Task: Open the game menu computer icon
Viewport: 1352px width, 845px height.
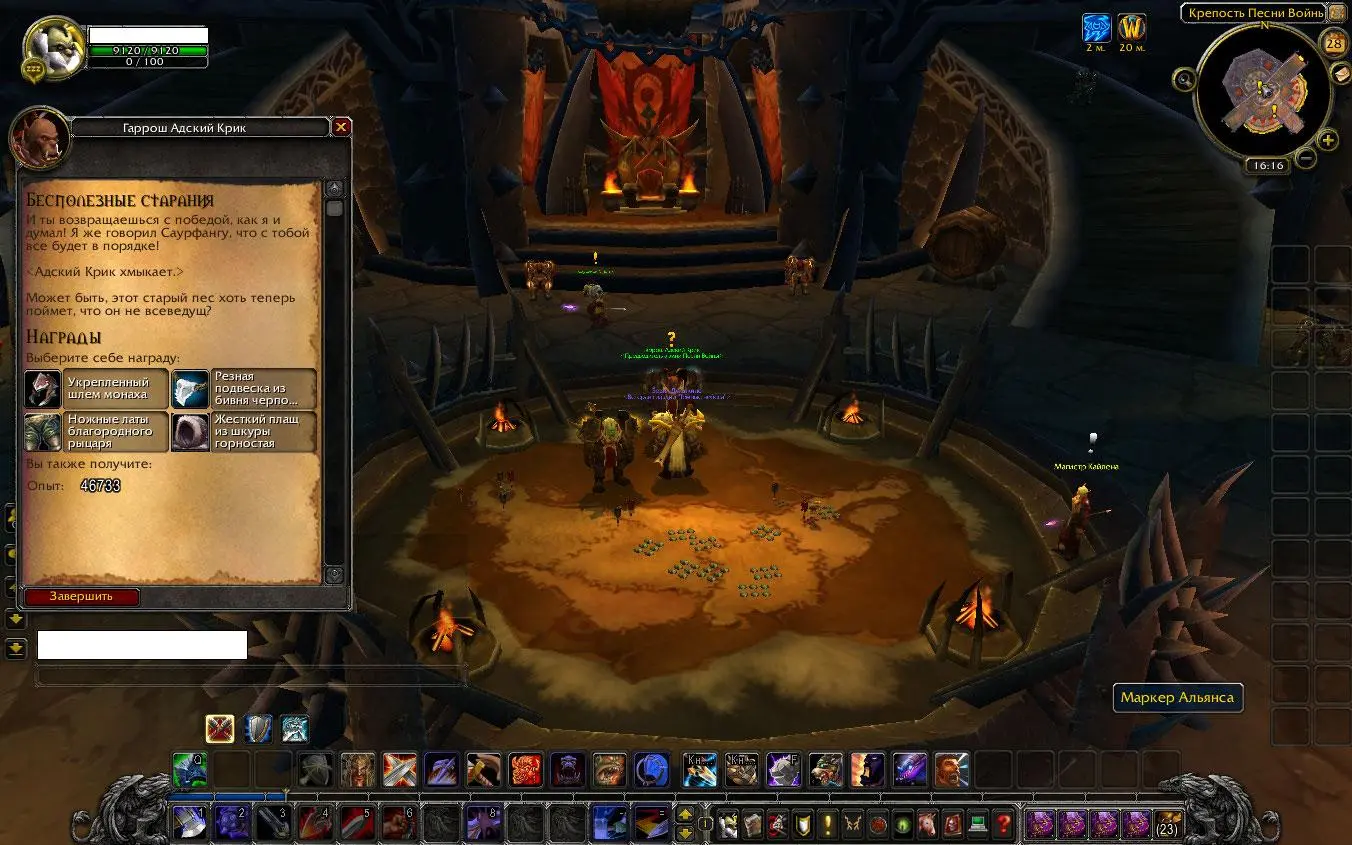Action: click(979, 825)
